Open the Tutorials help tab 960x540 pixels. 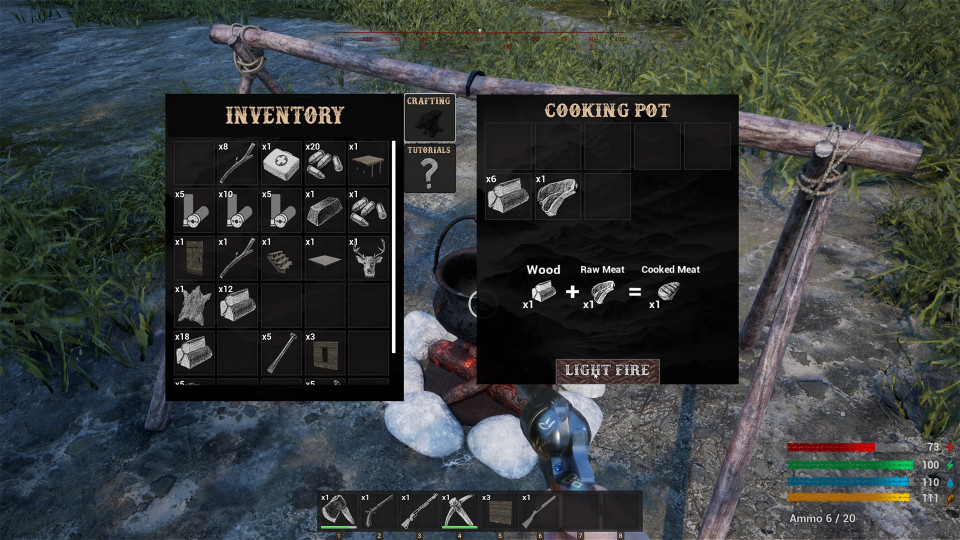(x=429, y=168)
